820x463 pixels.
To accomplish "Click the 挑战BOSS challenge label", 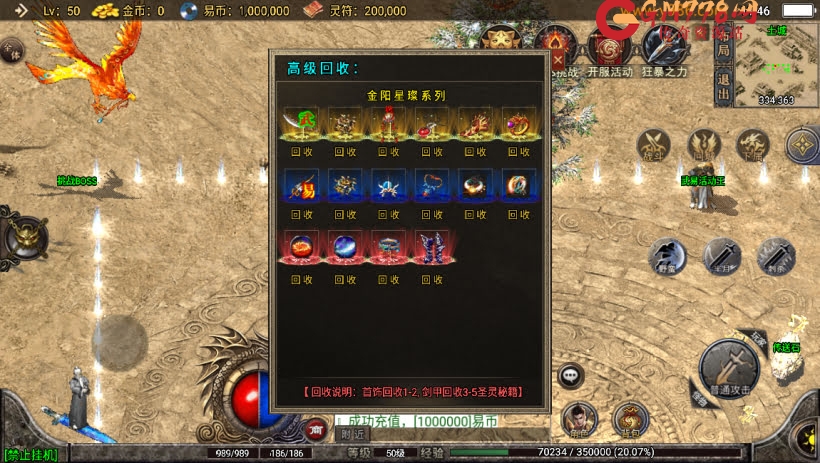I will tap(76, 181).
